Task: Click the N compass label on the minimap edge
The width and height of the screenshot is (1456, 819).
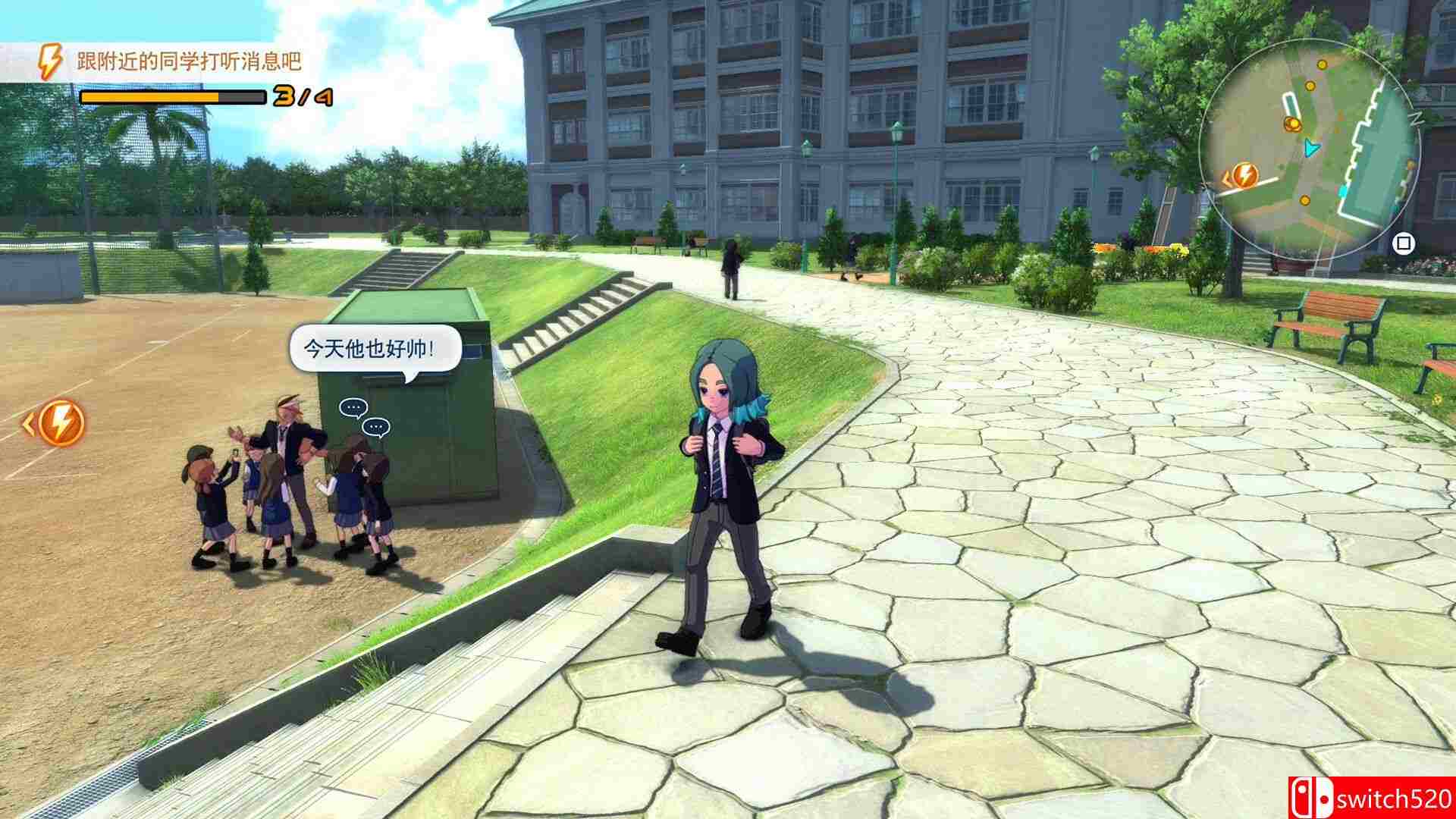Action: [x=1417, y=118]
